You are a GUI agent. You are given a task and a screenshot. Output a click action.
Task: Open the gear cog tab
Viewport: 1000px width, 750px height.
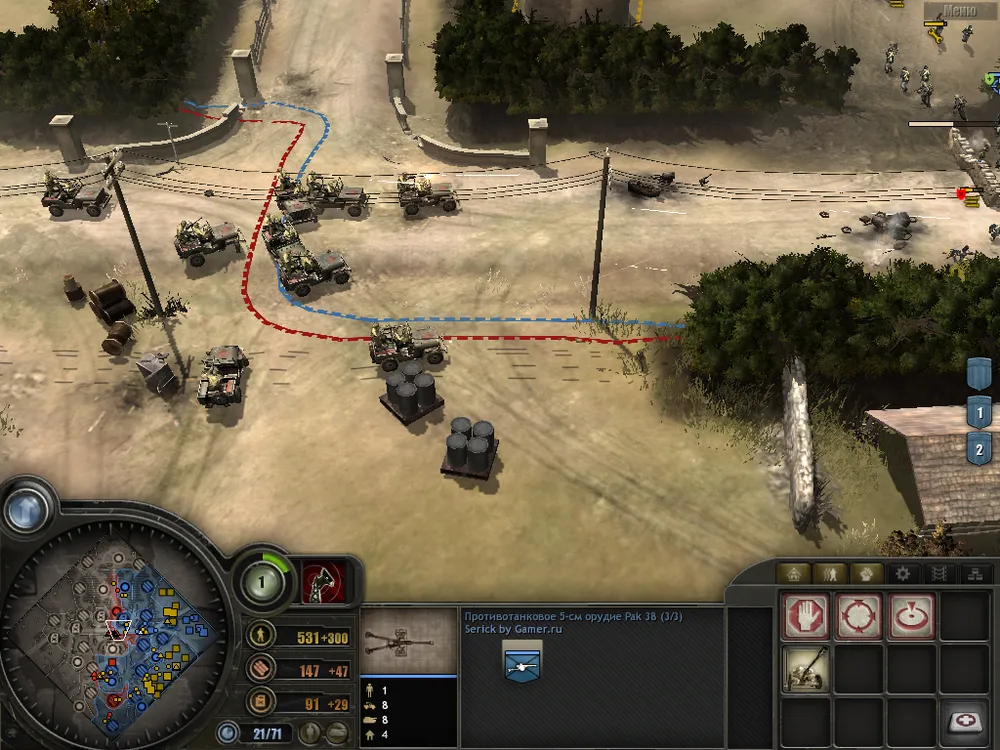pyautogui.click(x=903, y=574)
